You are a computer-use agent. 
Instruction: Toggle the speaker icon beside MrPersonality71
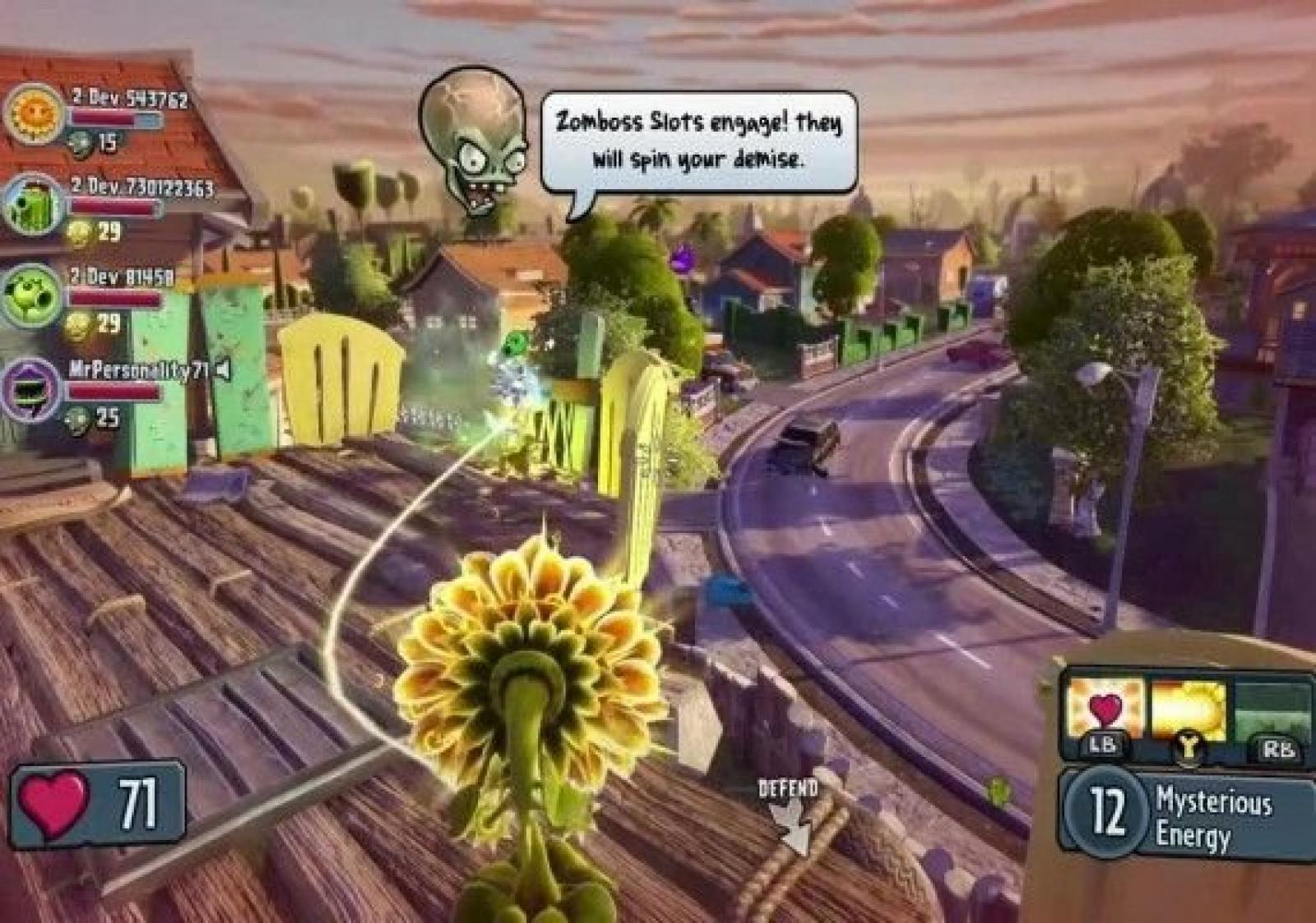click(x=222, y=371)
